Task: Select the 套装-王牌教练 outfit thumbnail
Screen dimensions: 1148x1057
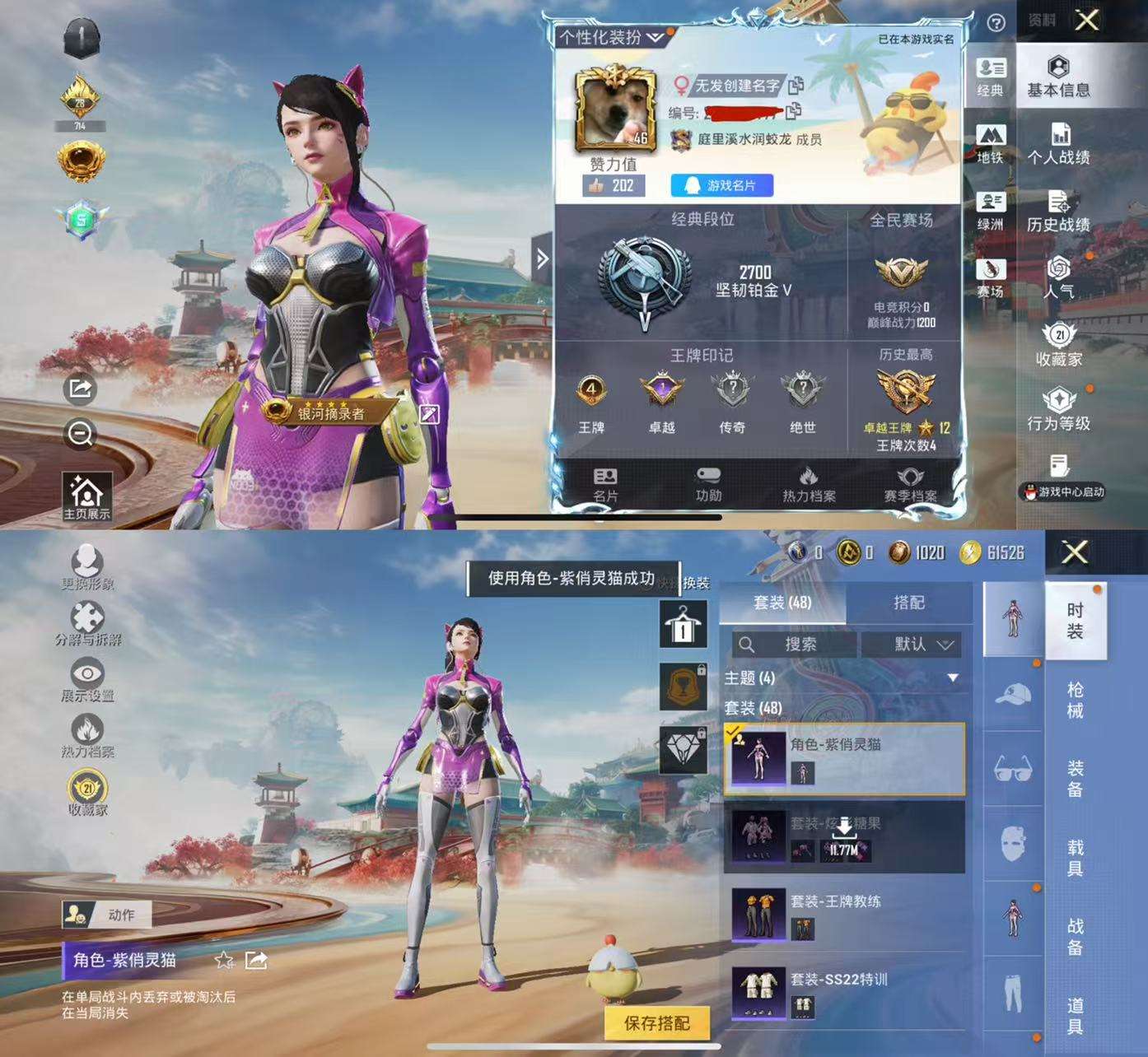Action: pyautogui.click(x=758, y=914)
